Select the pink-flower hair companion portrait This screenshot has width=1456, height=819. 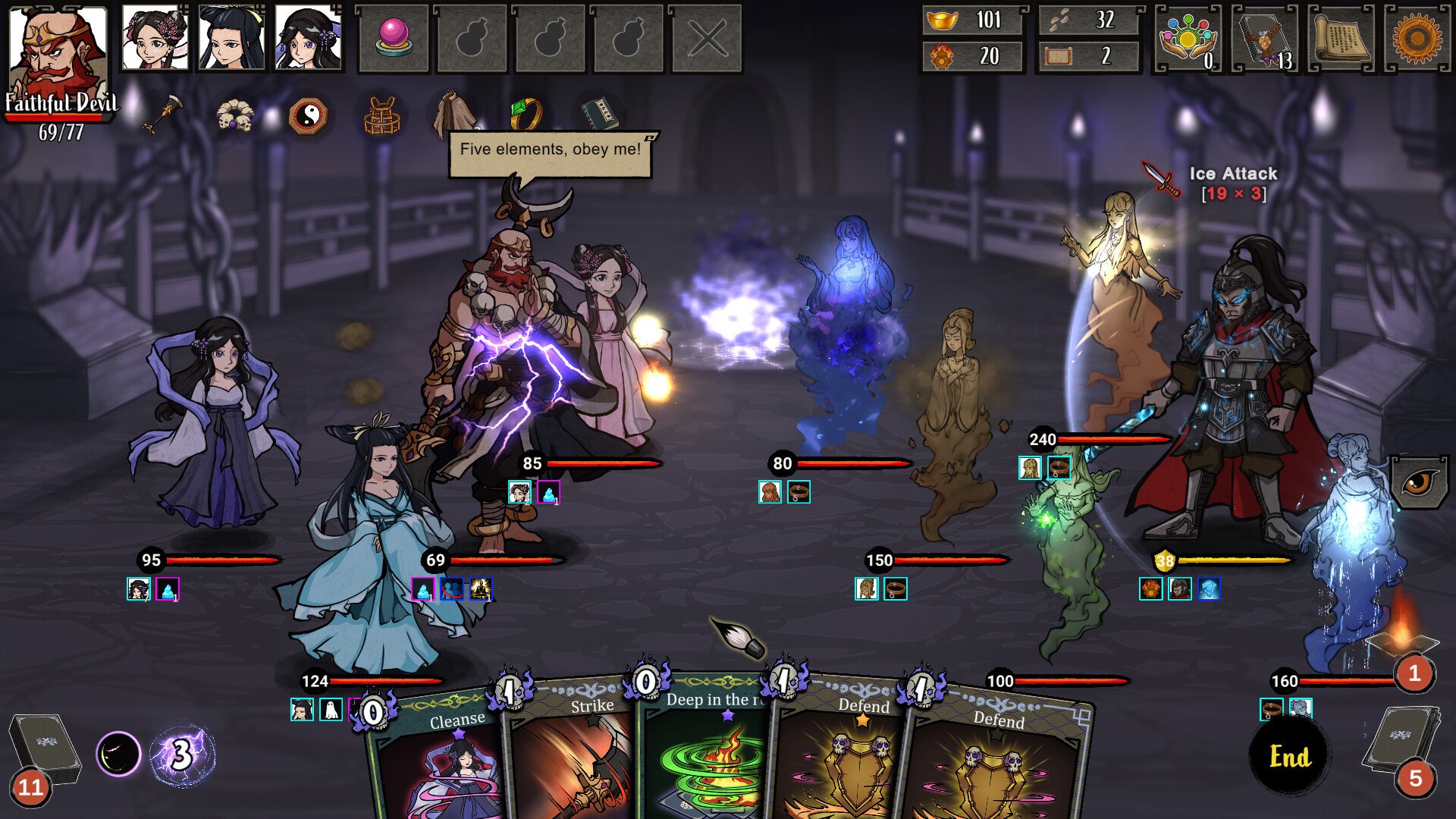155,38
